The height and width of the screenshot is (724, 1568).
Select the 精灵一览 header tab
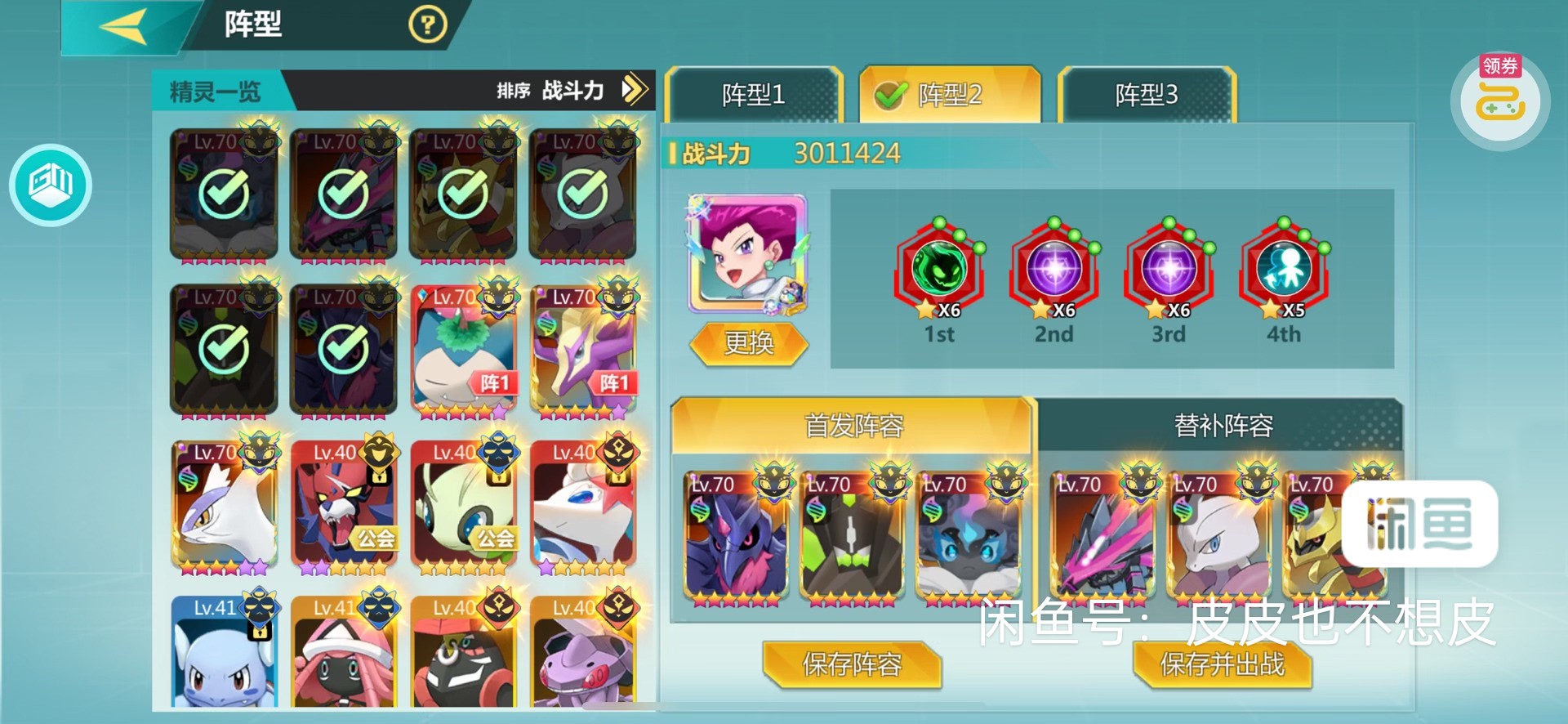(214, 92)
